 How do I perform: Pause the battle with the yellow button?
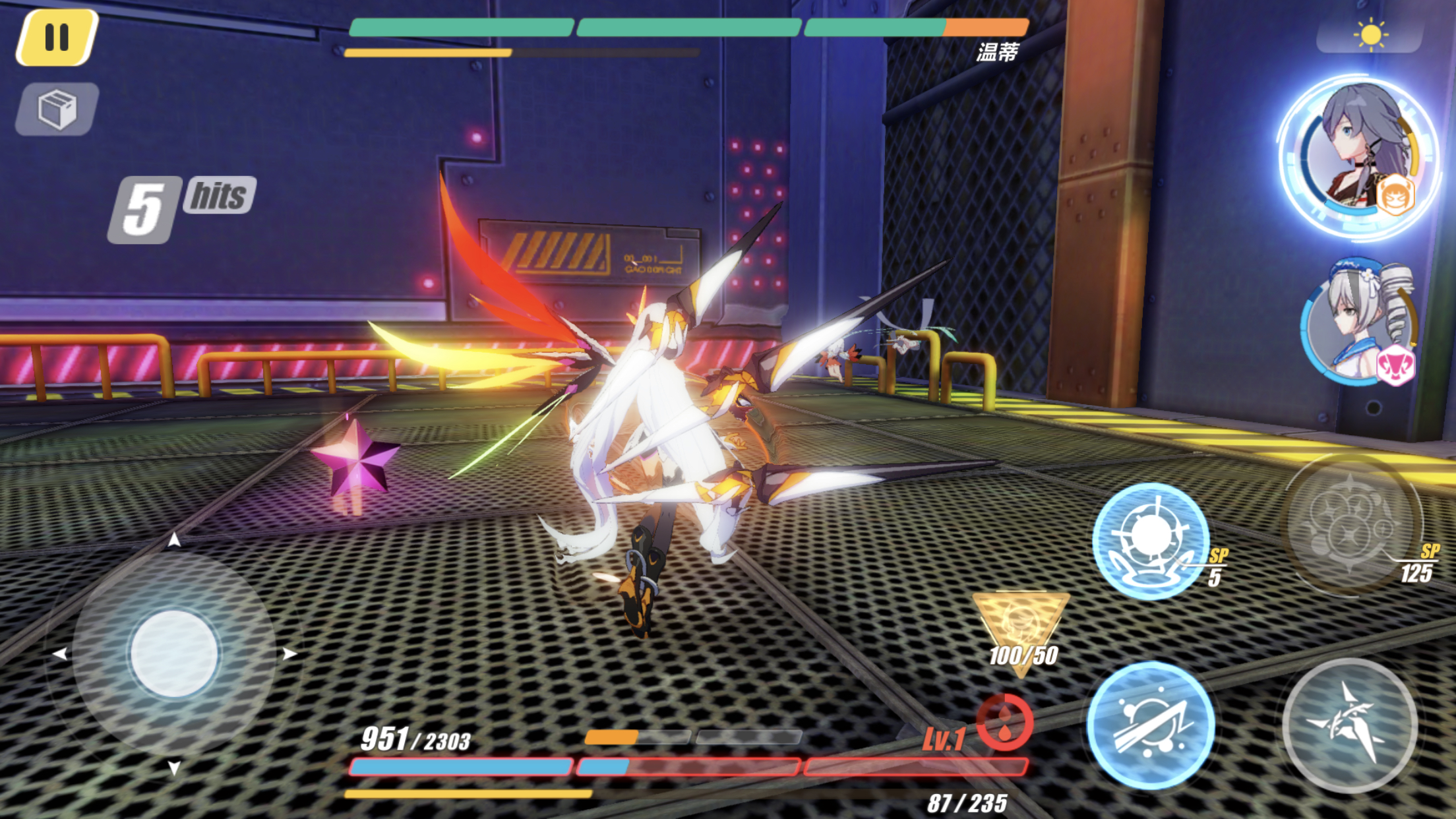click(x=57, y=38)
